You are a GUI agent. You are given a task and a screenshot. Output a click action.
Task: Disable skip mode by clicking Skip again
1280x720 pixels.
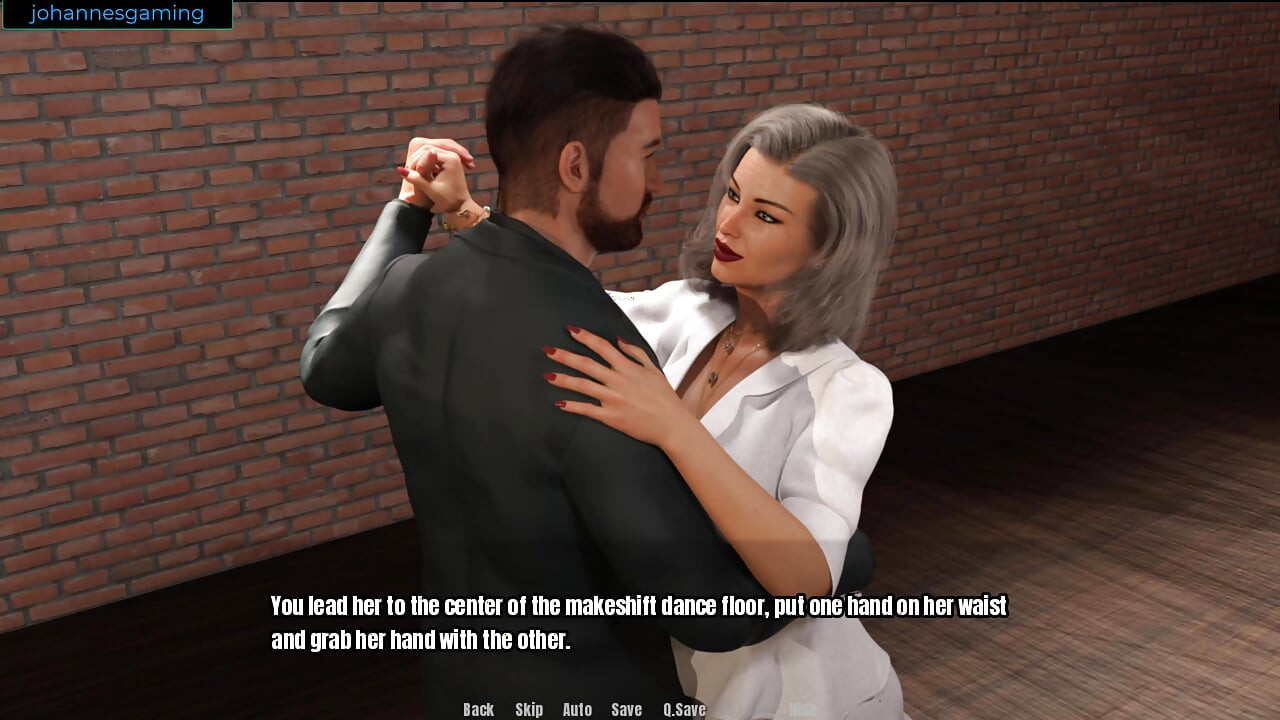[529, 710]
